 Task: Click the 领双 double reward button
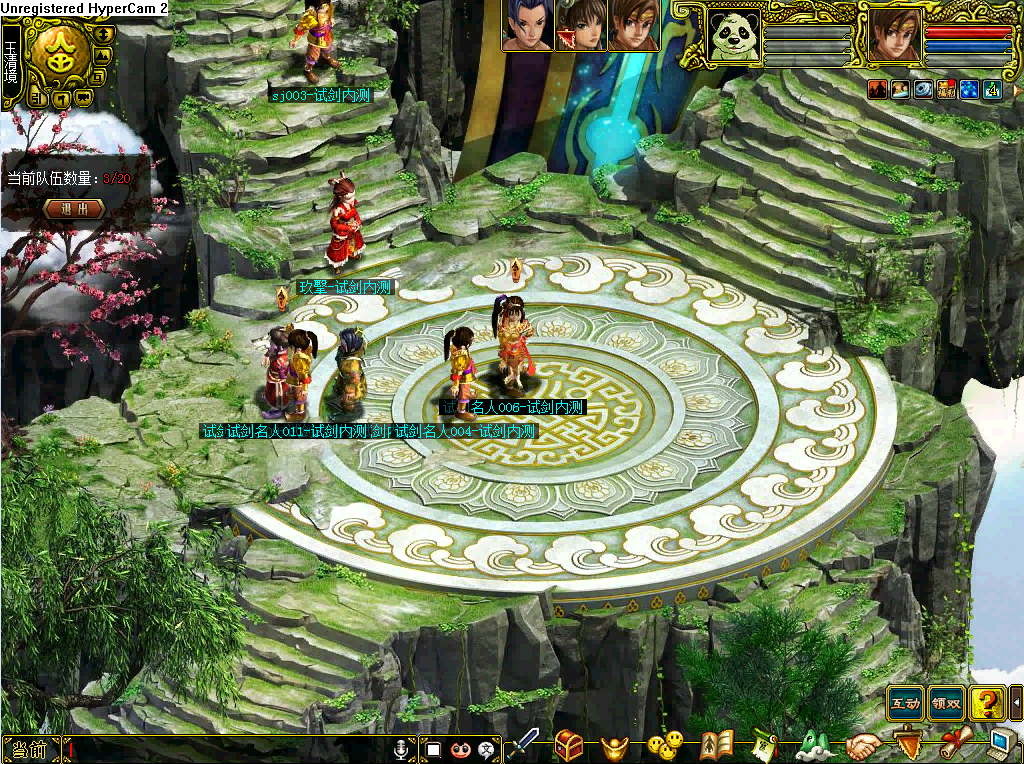click(x=946, y=703)
